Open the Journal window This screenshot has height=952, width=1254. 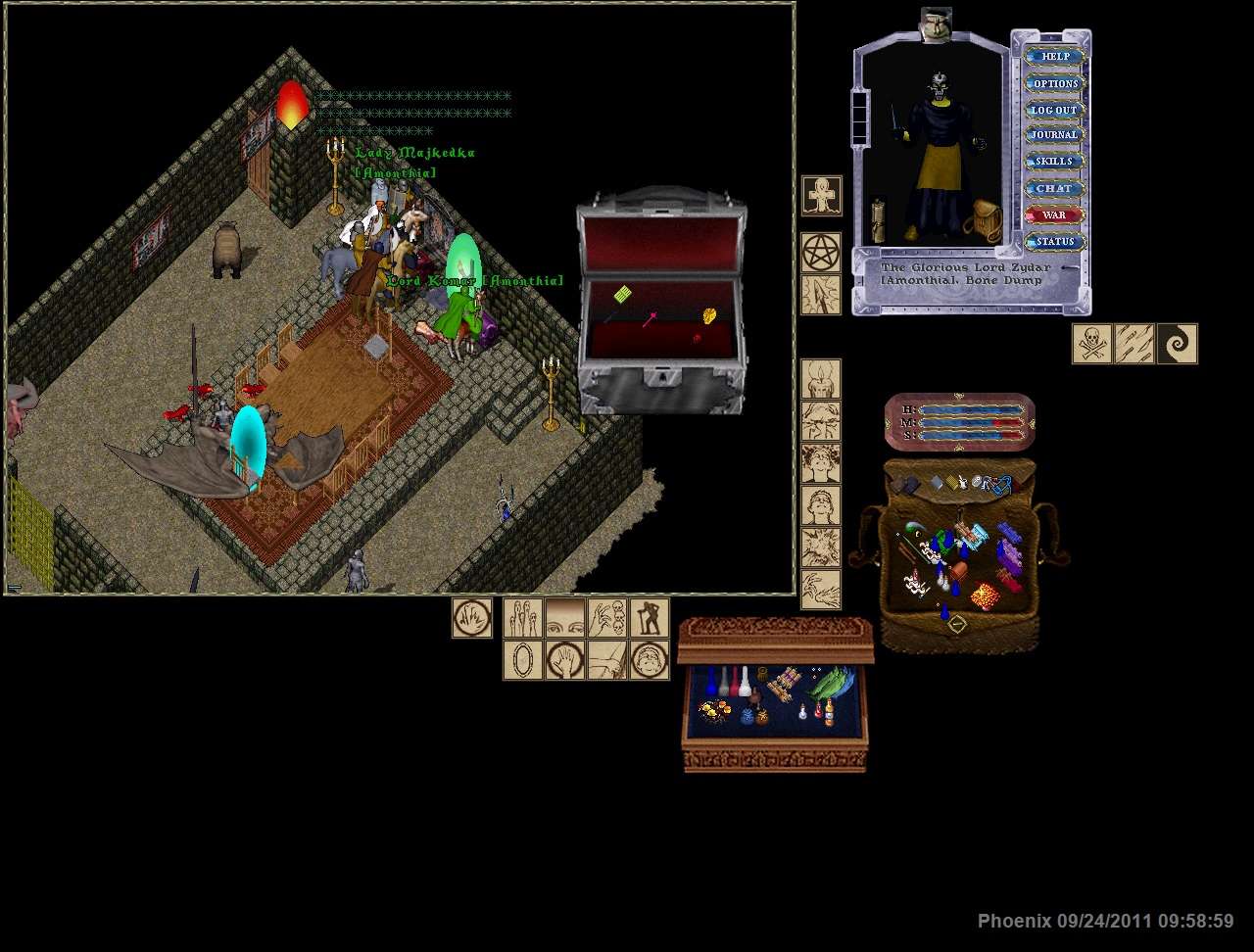pos(1054,135)
